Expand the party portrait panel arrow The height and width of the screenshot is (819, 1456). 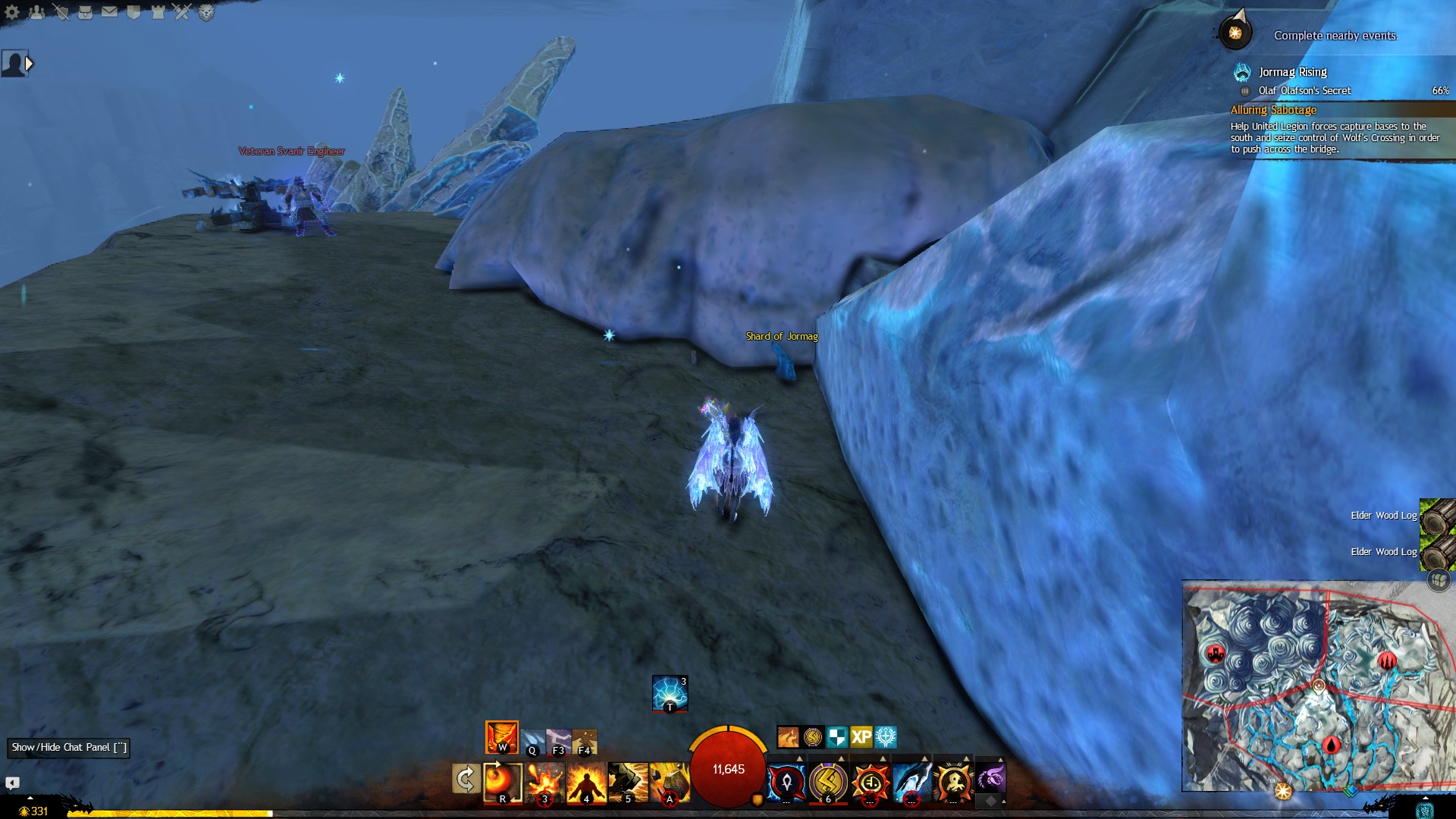[x=30, y=64]
